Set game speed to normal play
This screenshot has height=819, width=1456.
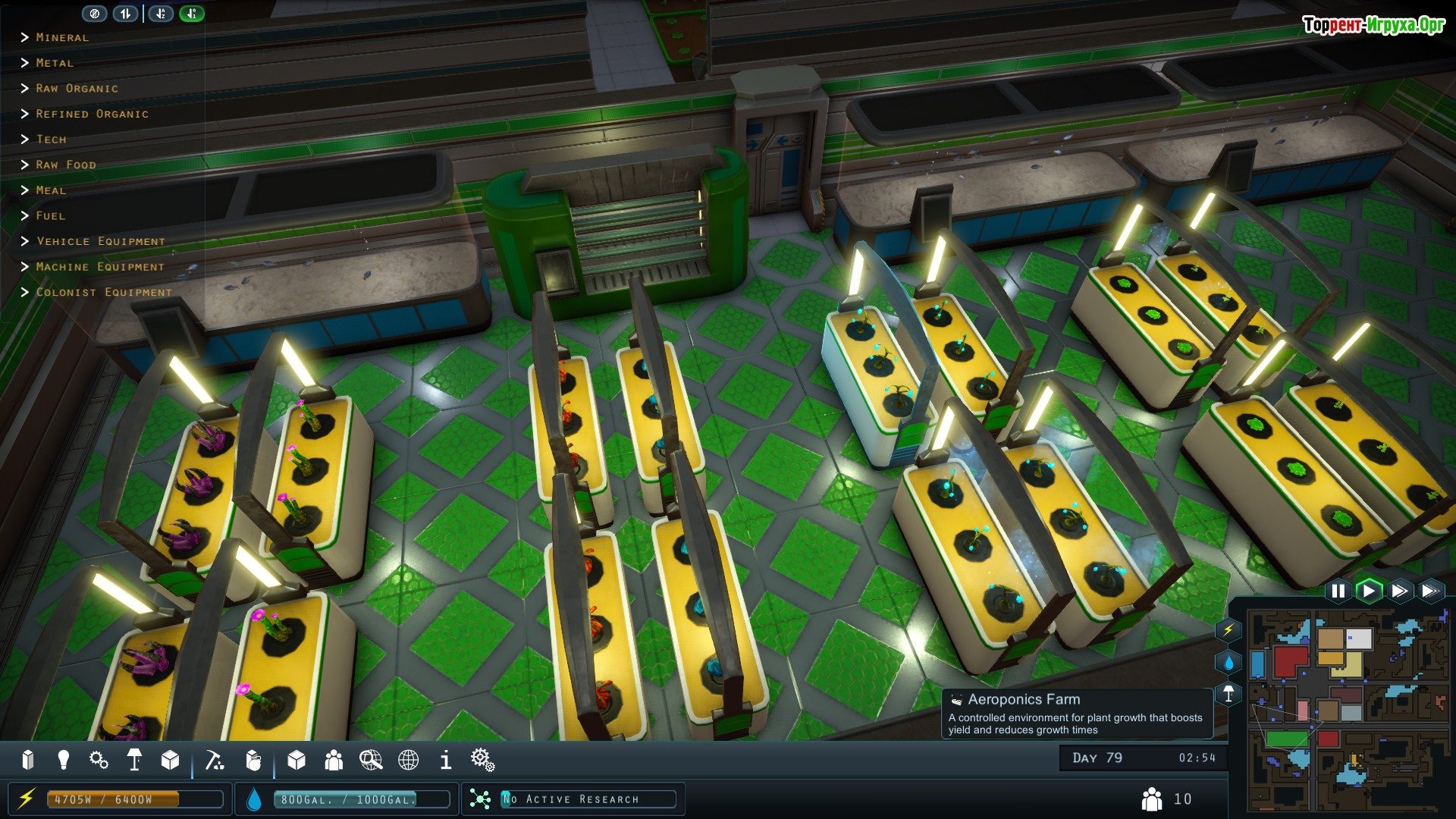(x=1369, y=591)
